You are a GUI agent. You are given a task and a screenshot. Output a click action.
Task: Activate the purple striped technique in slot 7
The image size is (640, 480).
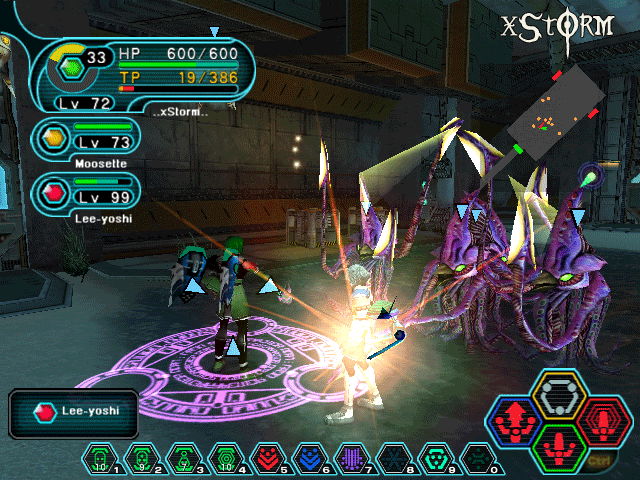(x=352, y=457)
